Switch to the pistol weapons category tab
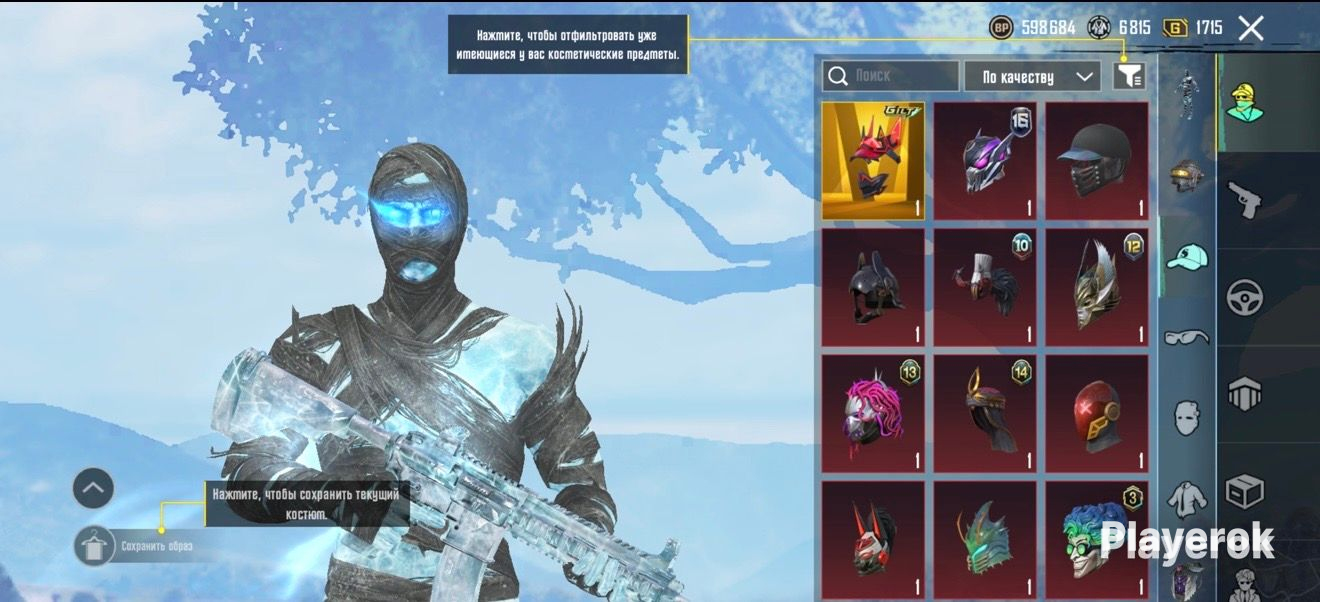The width and height of the screenshot is (1320, 602). [x=1244, y=200]
